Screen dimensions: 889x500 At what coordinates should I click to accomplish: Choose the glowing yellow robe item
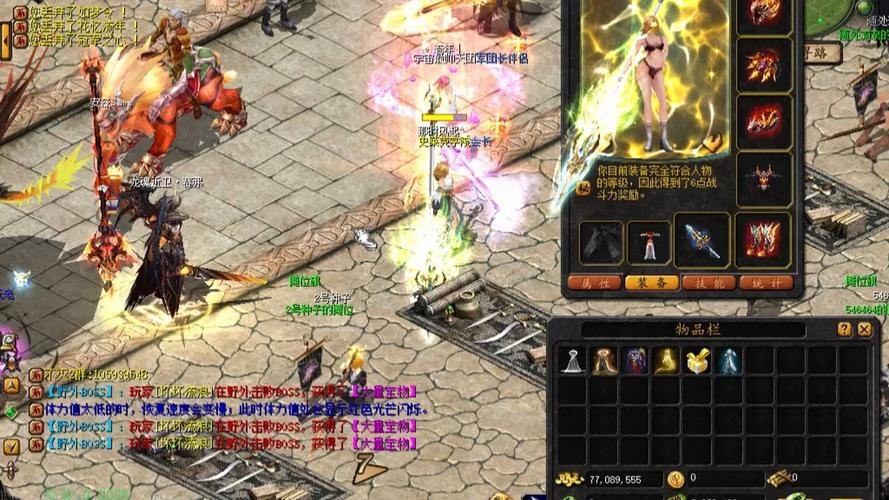[x=667, y=361]
